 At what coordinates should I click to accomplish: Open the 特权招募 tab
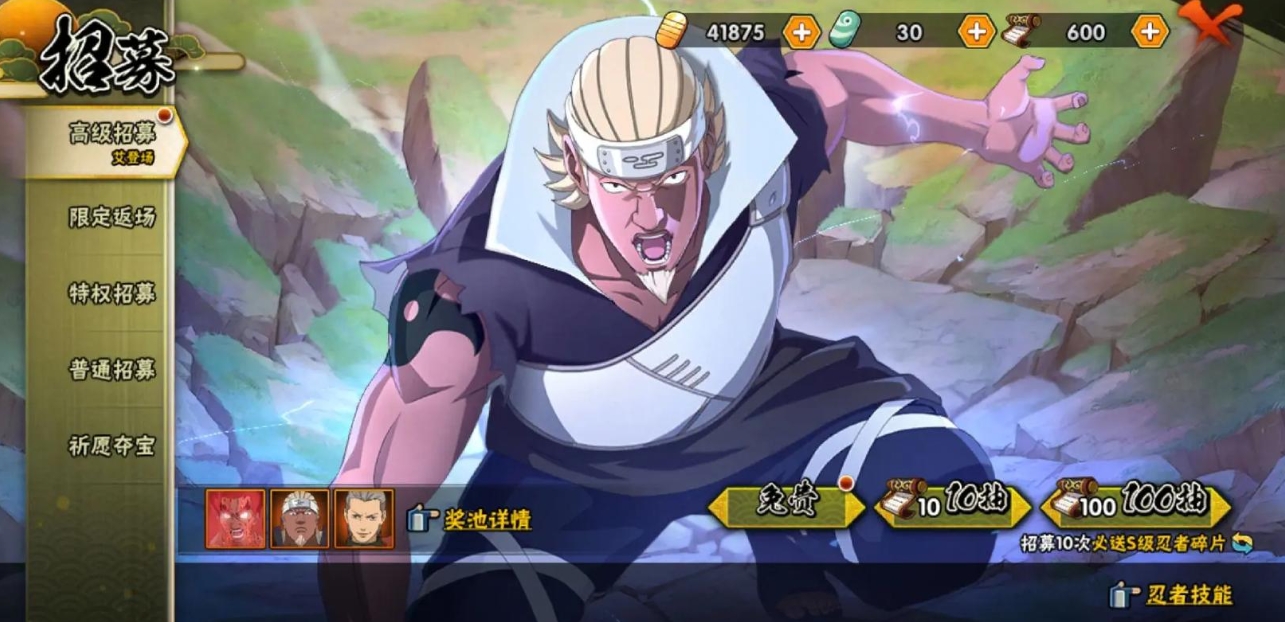pyautogui.click(x=112, y=293)
